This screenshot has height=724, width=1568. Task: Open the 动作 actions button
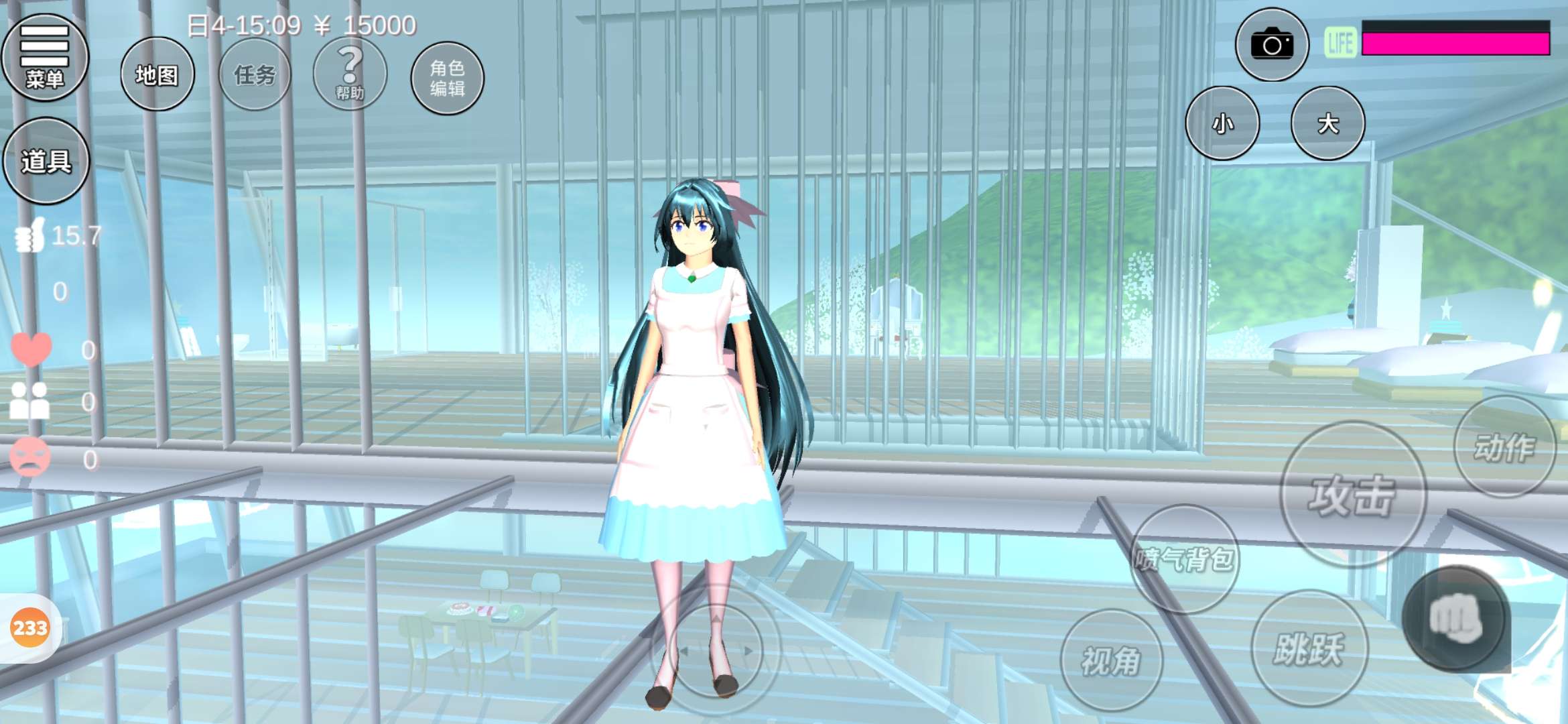(x=1504, y=447)
